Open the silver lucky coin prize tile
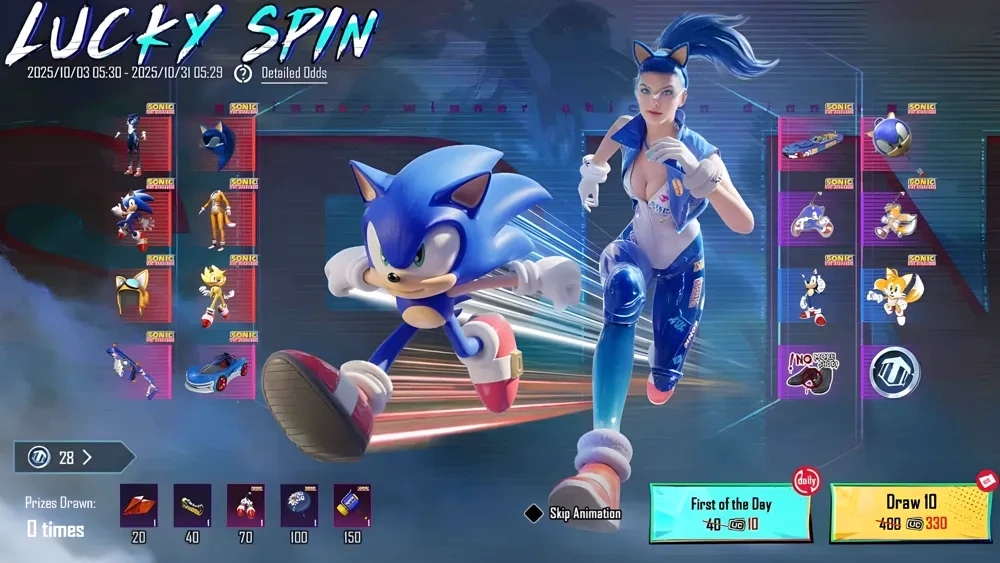The image size is (1000, 563). [893, 372]
